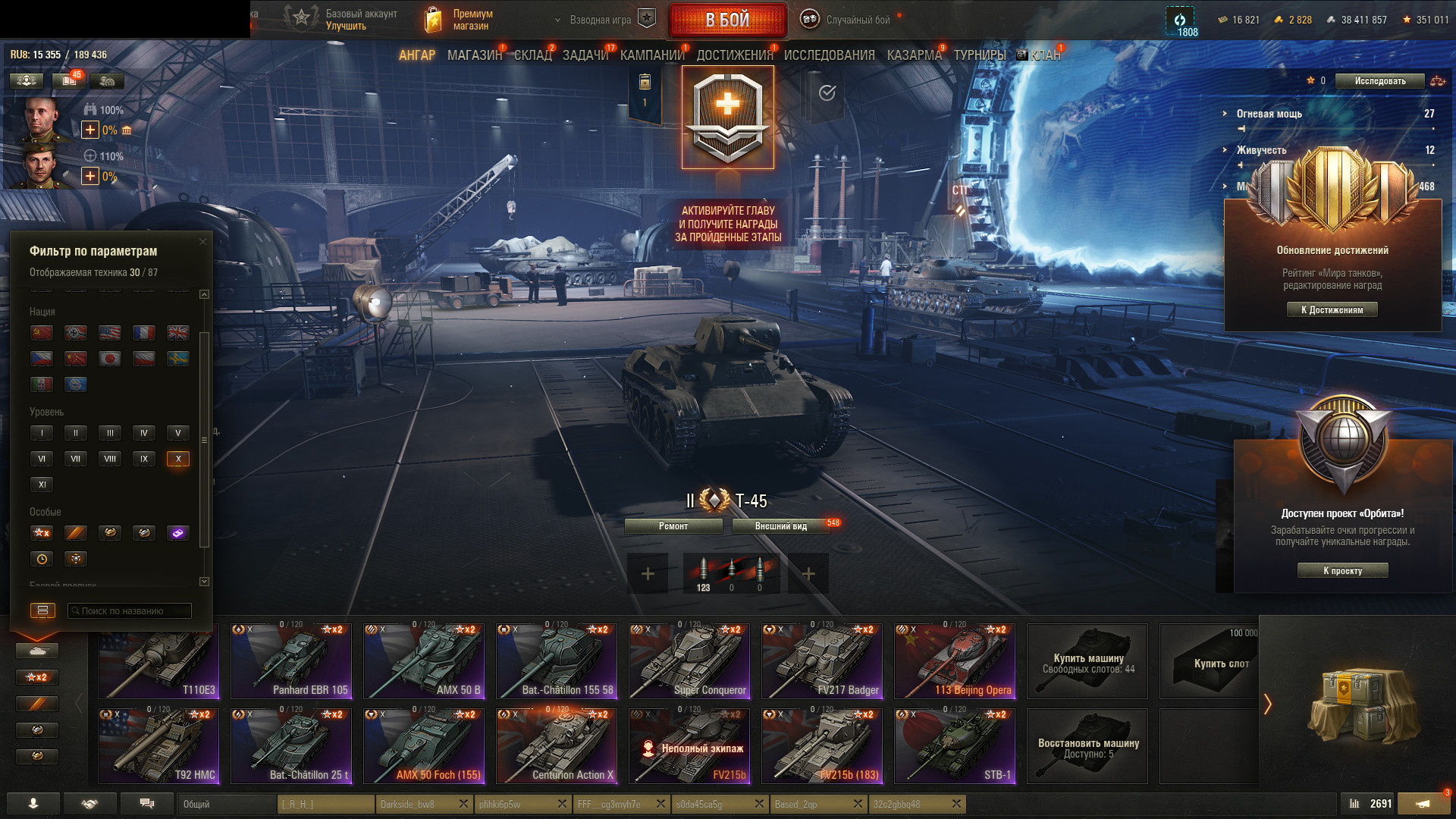This screenshot has width=1456, height=819.
Task: Go to the КАЗАРМА tab
Action: (914, 55)
